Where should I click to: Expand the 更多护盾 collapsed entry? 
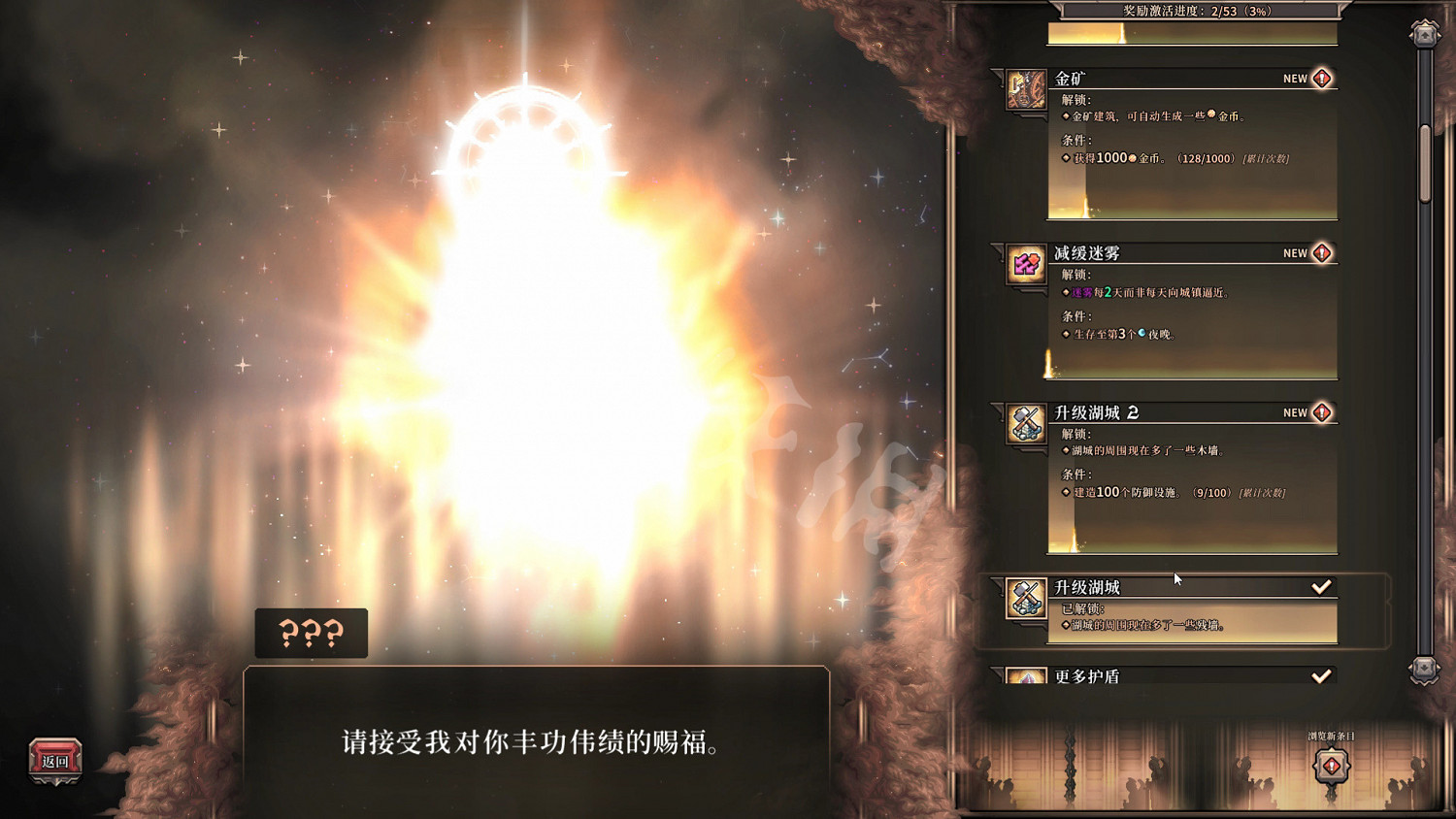point(1165,675)
